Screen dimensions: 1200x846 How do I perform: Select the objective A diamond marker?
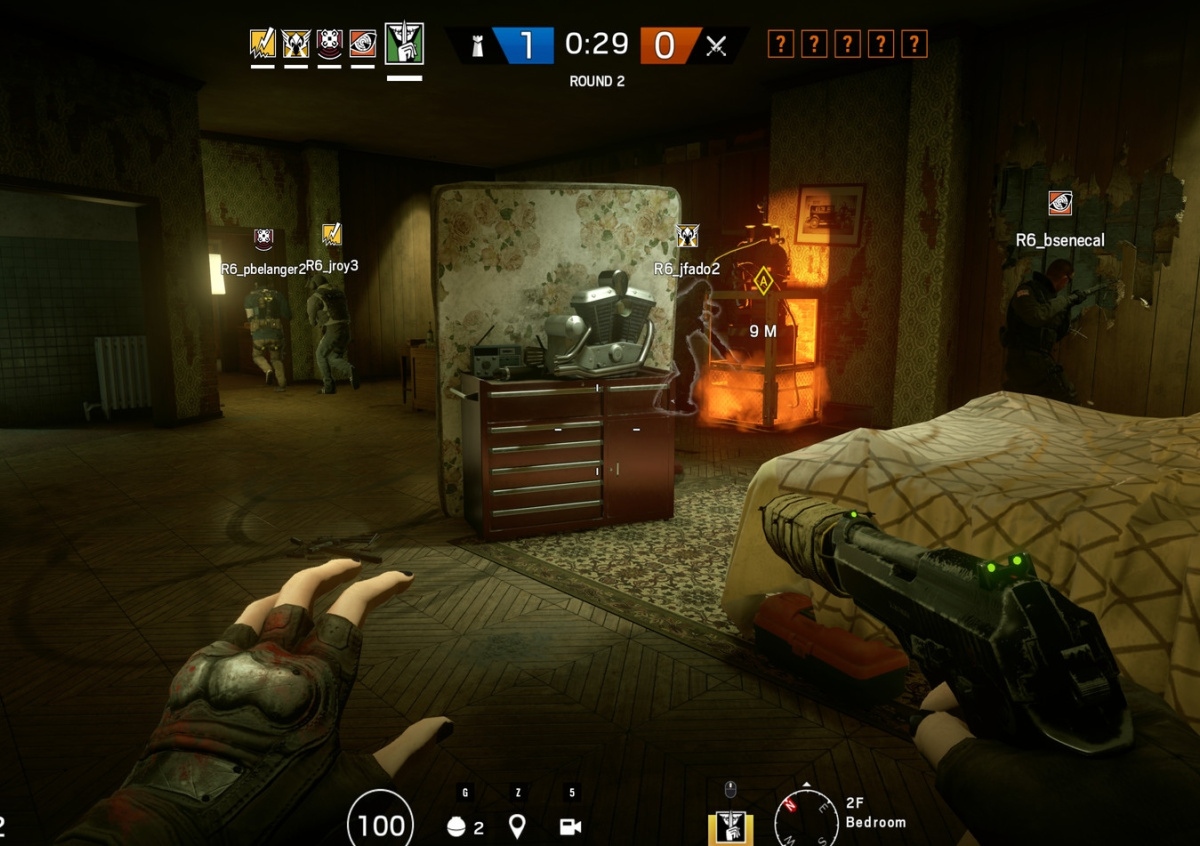pos(764,283)
